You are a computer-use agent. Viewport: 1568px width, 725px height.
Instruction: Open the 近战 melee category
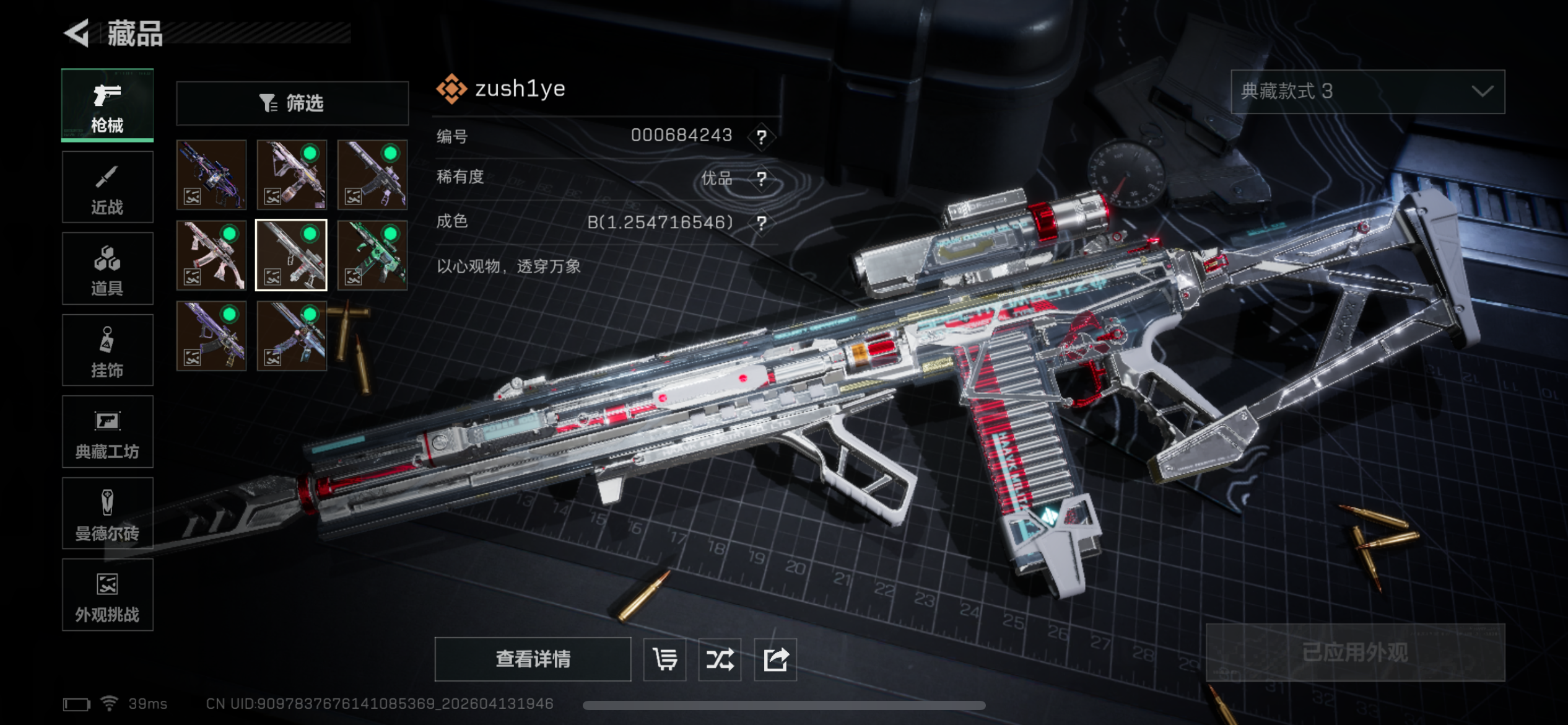pos(107,187)
